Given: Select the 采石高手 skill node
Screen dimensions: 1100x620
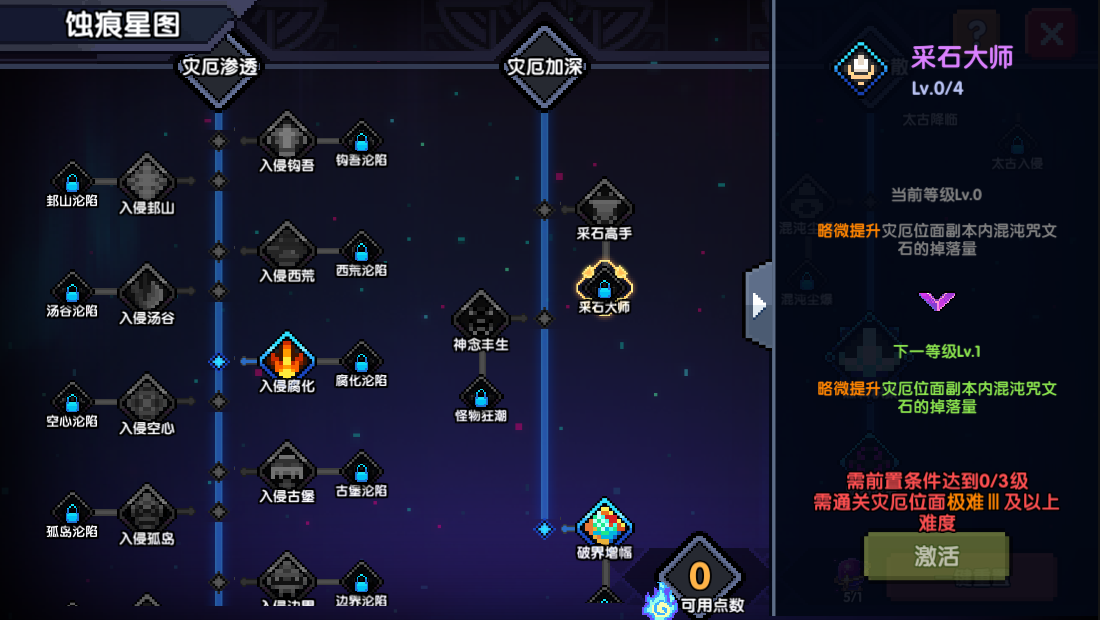Looking at the screenshot, I should coord(604,206).
